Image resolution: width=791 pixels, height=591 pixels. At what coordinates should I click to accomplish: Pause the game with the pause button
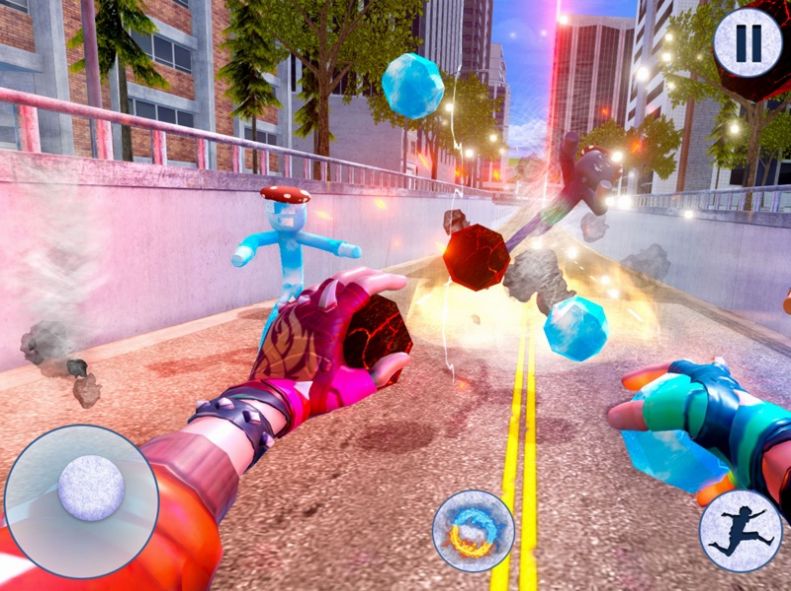coord(748,43)
